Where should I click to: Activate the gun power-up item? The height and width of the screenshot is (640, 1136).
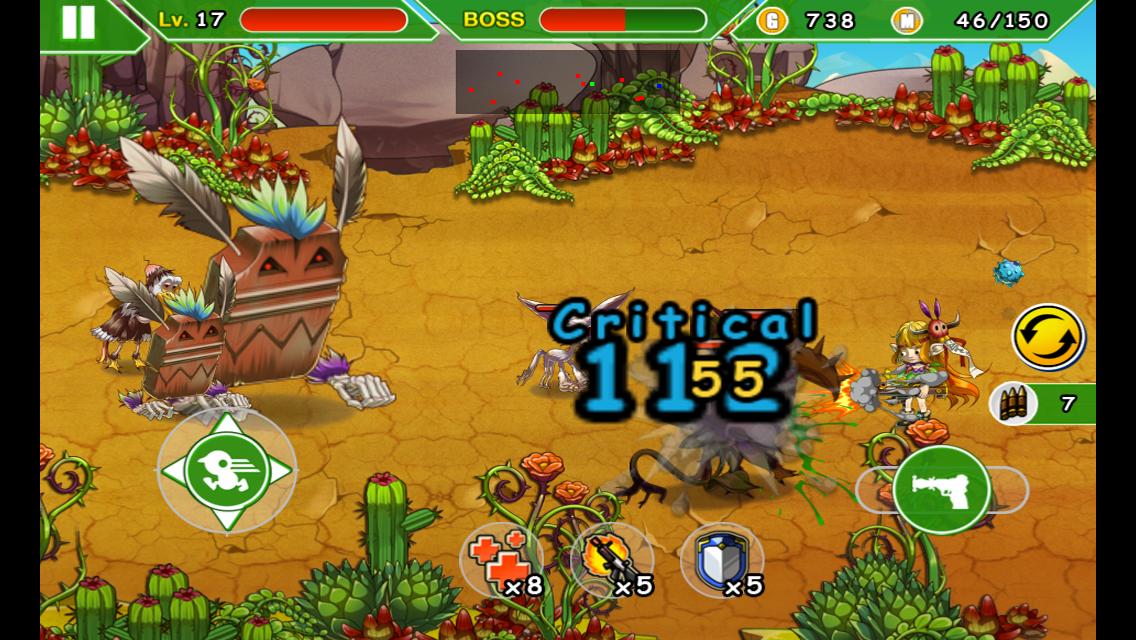[611, 560]
